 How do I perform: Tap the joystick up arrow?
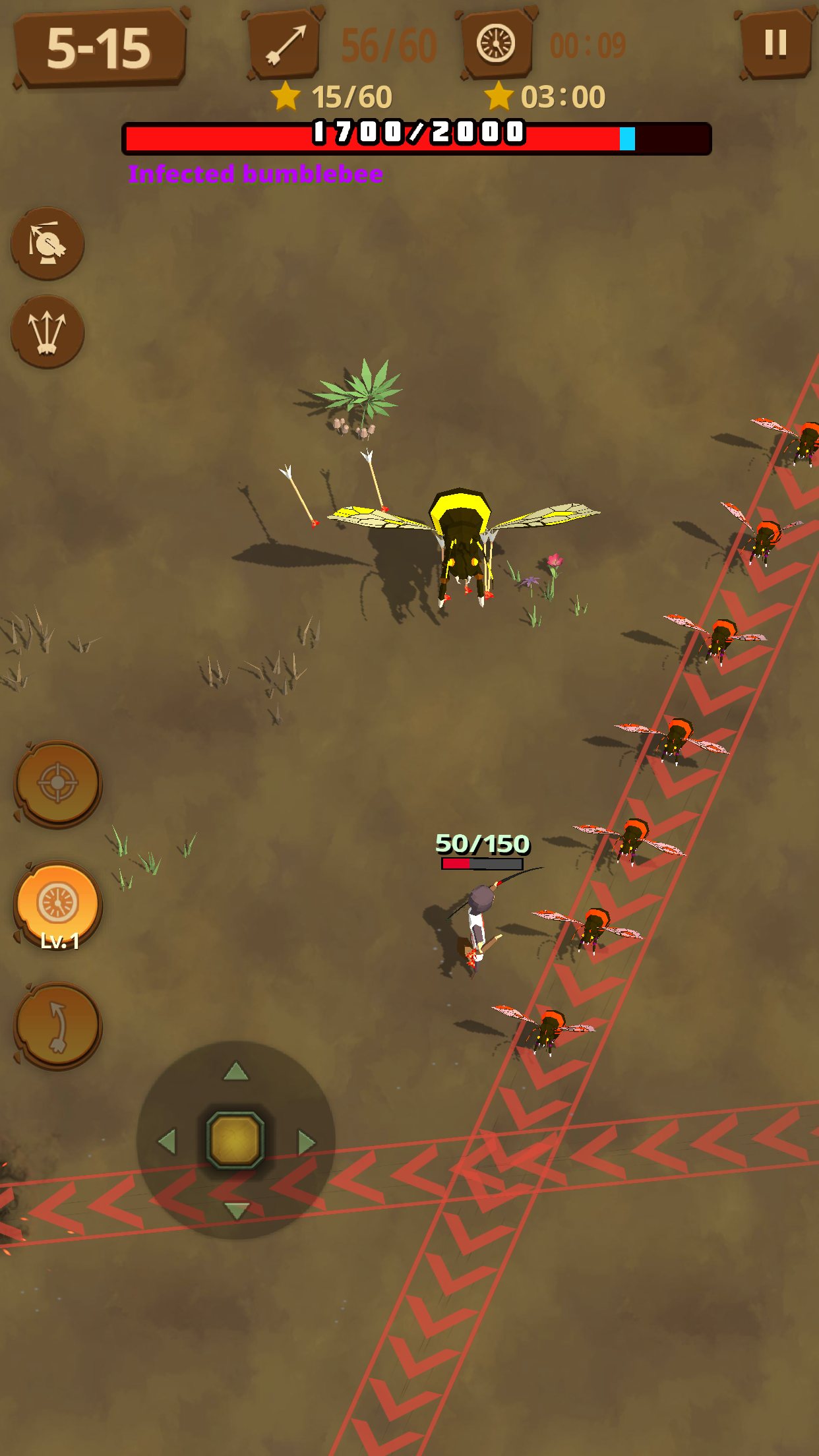pyautogui.click(x=236, y=1072)
